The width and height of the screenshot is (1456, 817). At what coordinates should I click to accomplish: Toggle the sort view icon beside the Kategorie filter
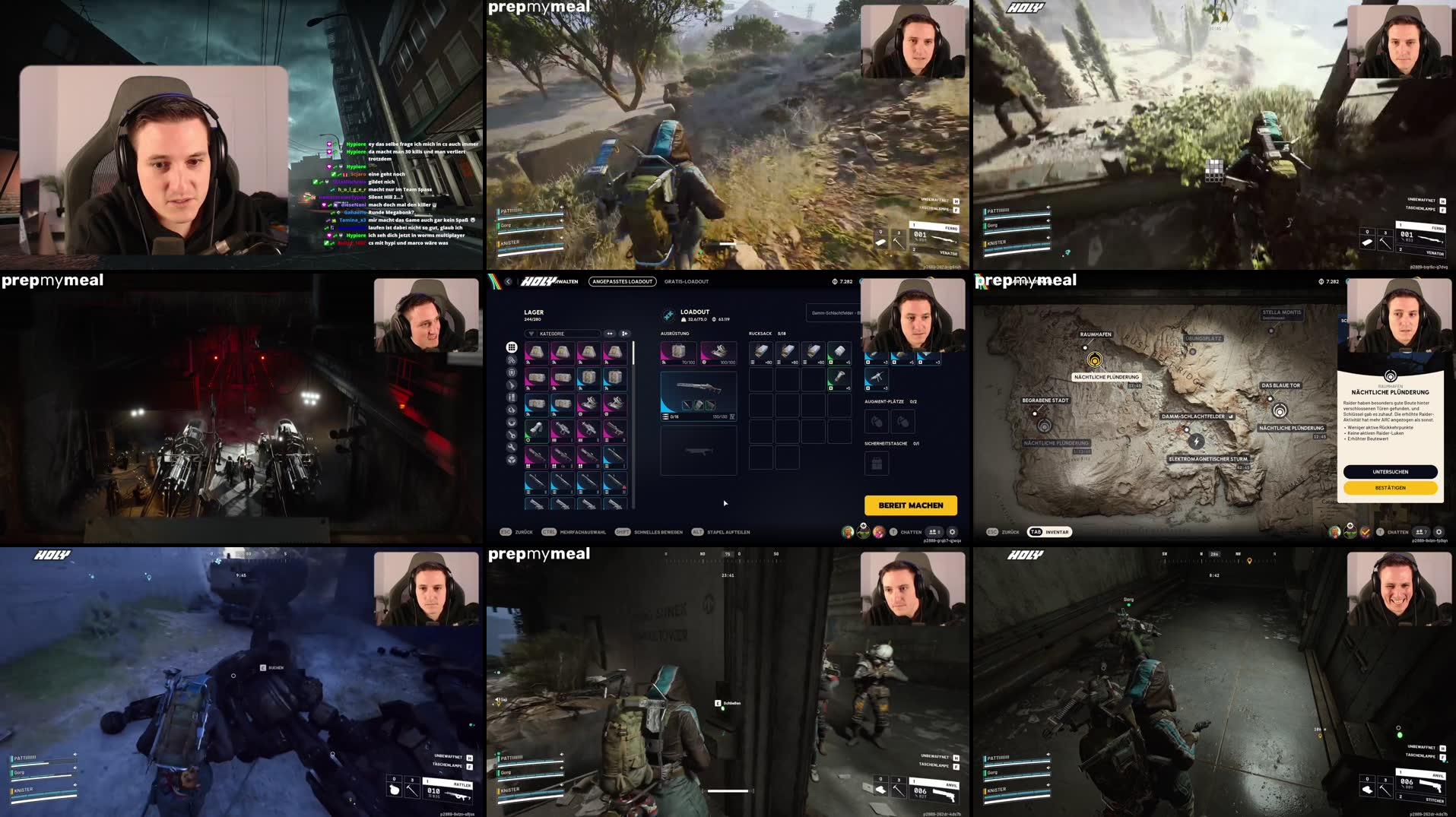[x=608, y=334]
